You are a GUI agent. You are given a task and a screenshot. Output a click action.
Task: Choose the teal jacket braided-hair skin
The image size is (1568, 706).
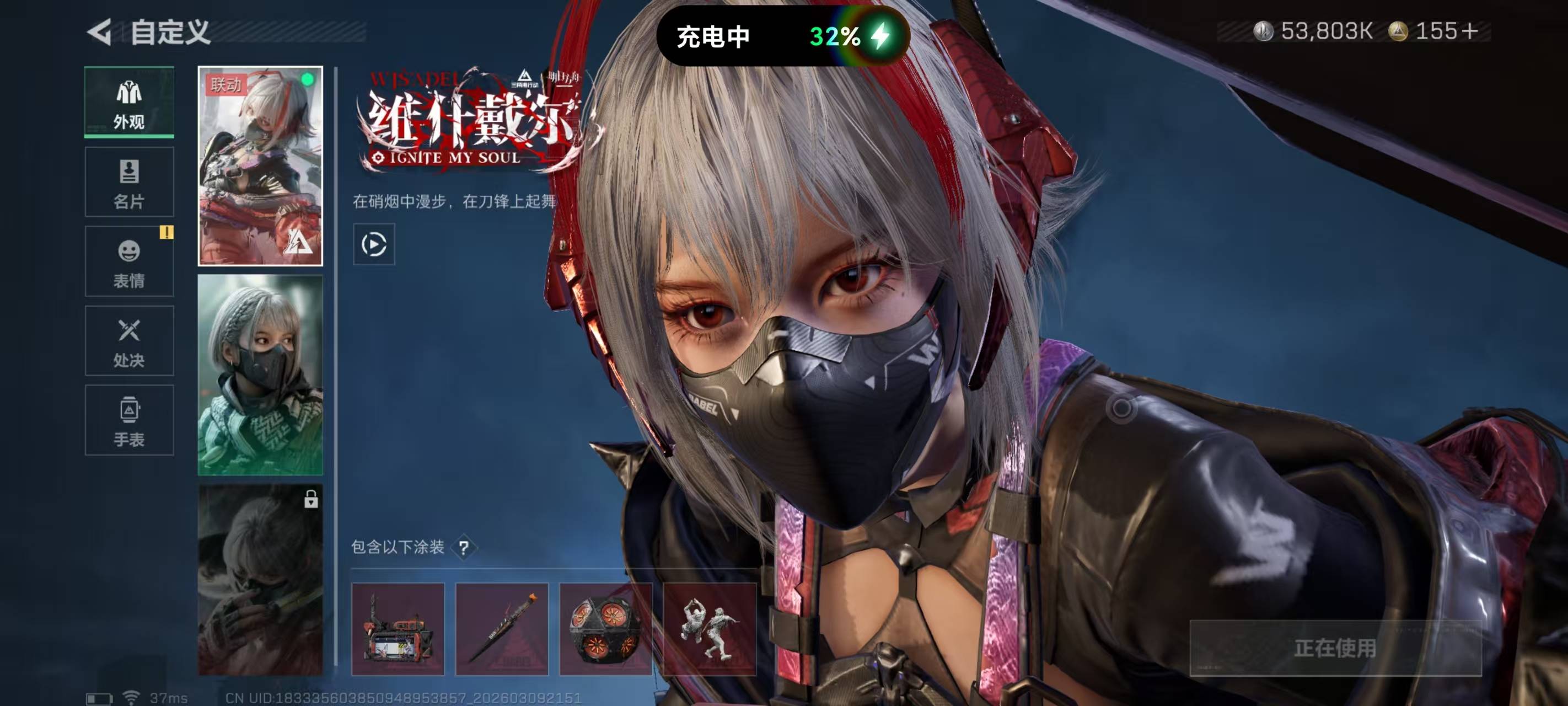260,375
